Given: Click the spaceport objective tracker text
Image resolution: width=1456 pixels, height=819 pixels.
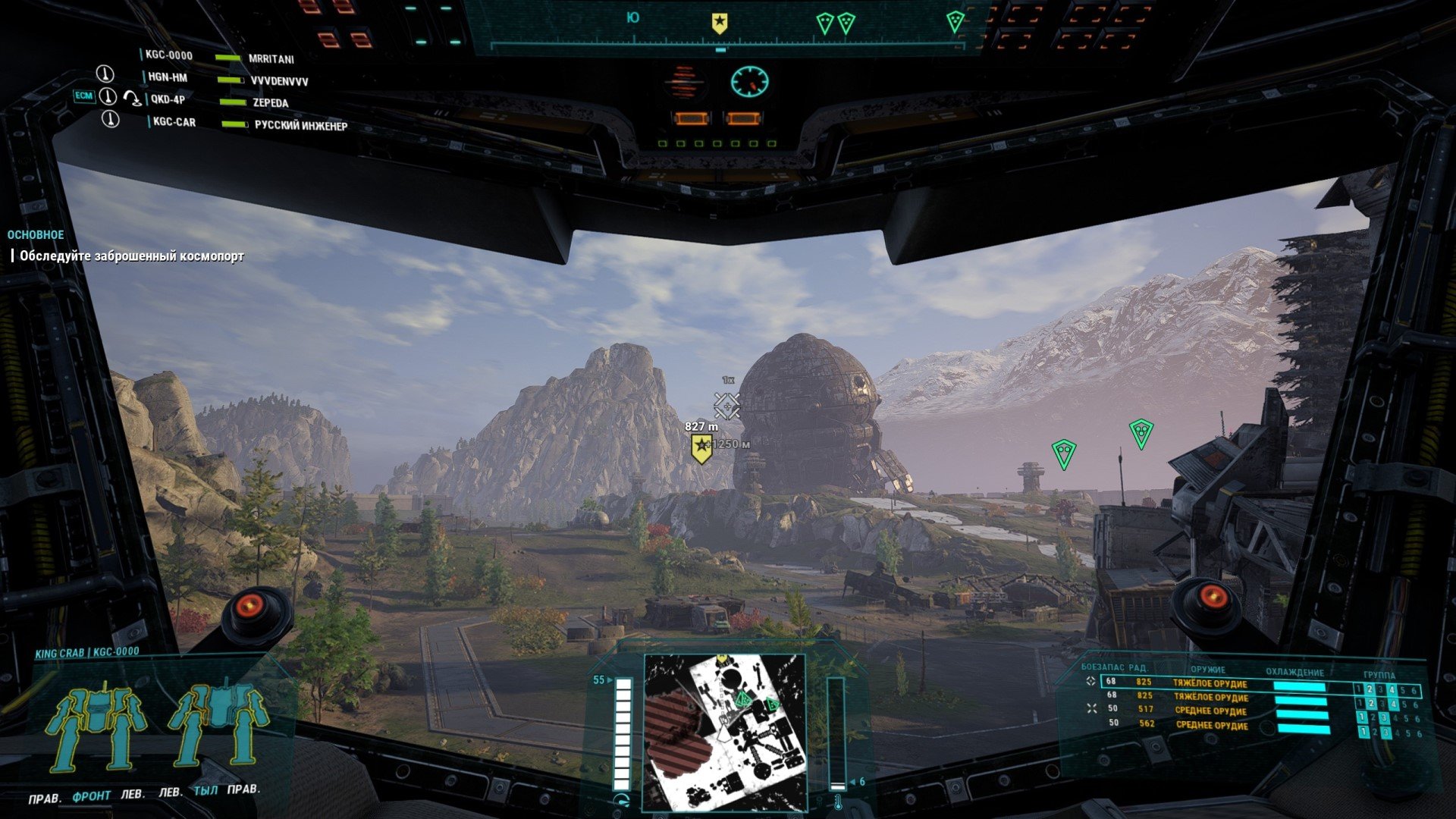Looking at the screenshot, I should click(x=132, y=256).
